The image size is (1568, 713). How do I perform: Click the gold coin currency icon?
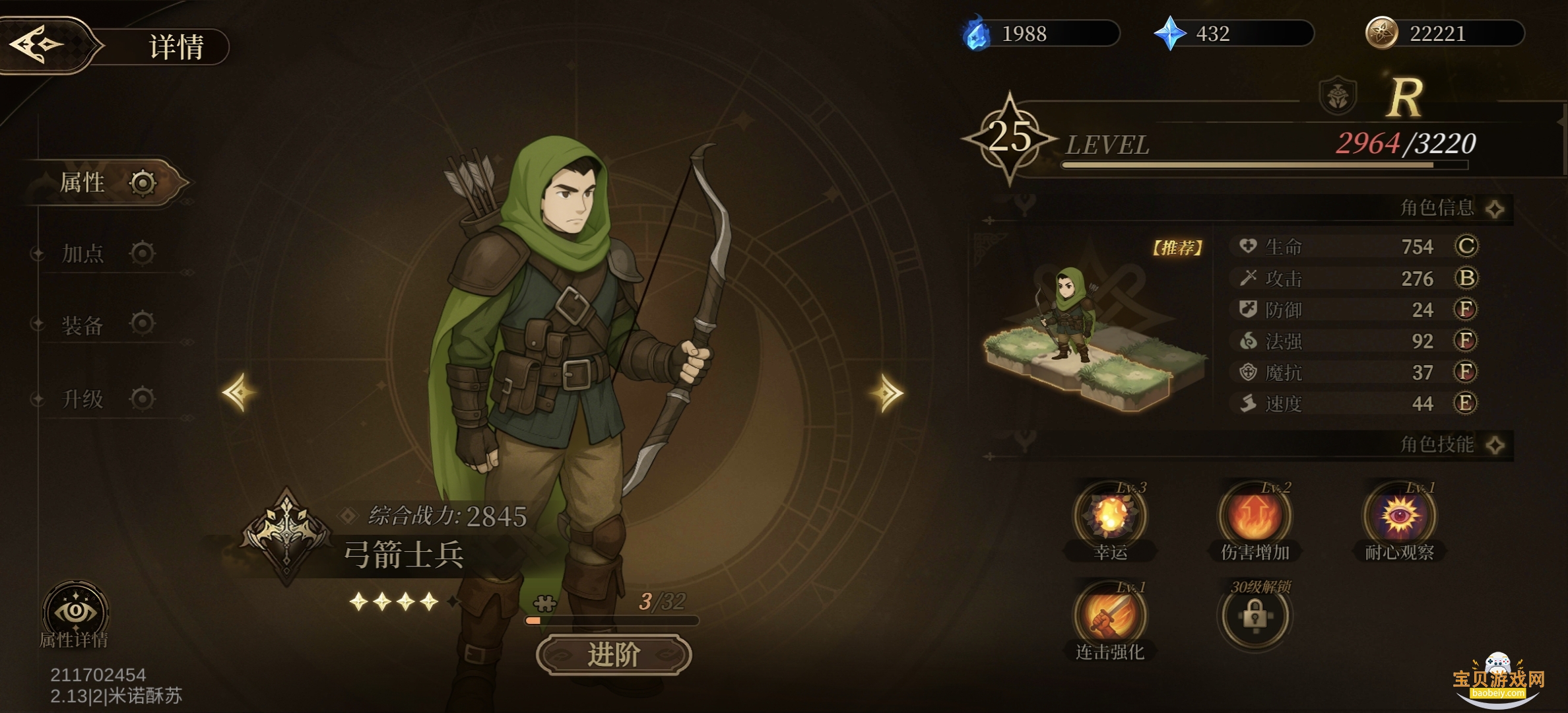pyautogui.click(x=1381, y=33)
